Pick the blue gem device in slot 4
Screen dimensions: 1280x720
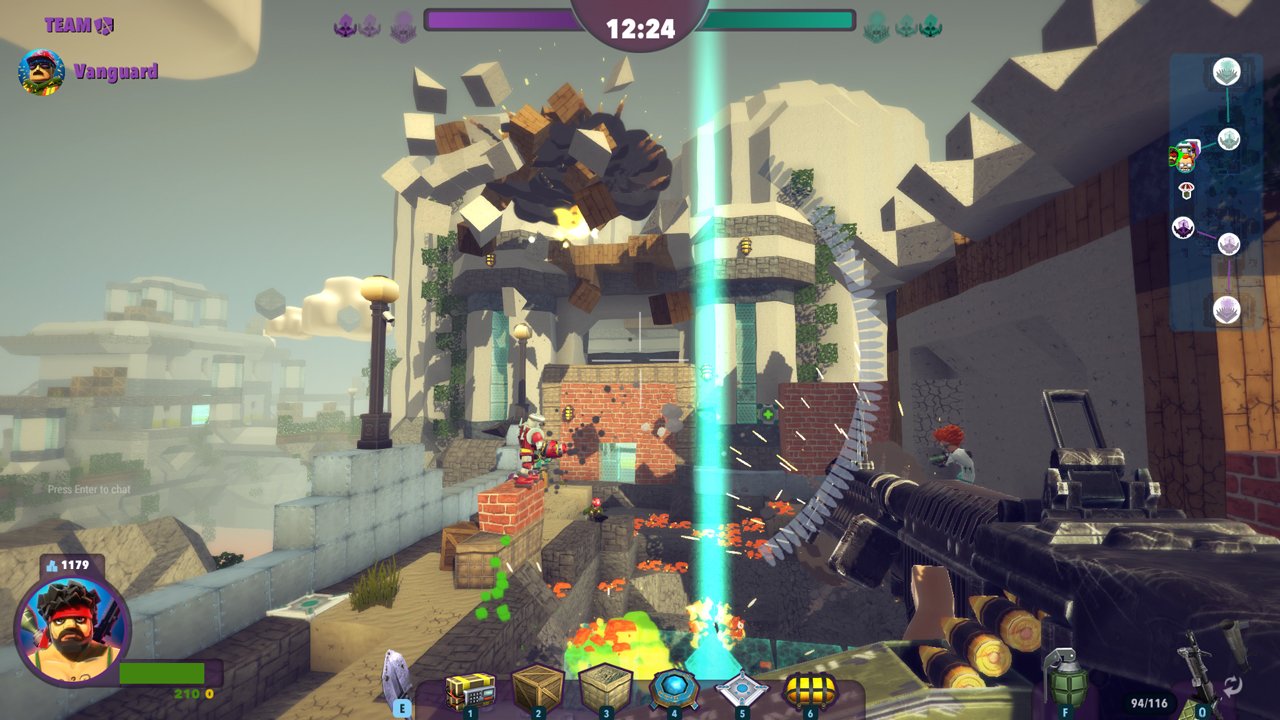pyautogui.click(x=673, y=688)
